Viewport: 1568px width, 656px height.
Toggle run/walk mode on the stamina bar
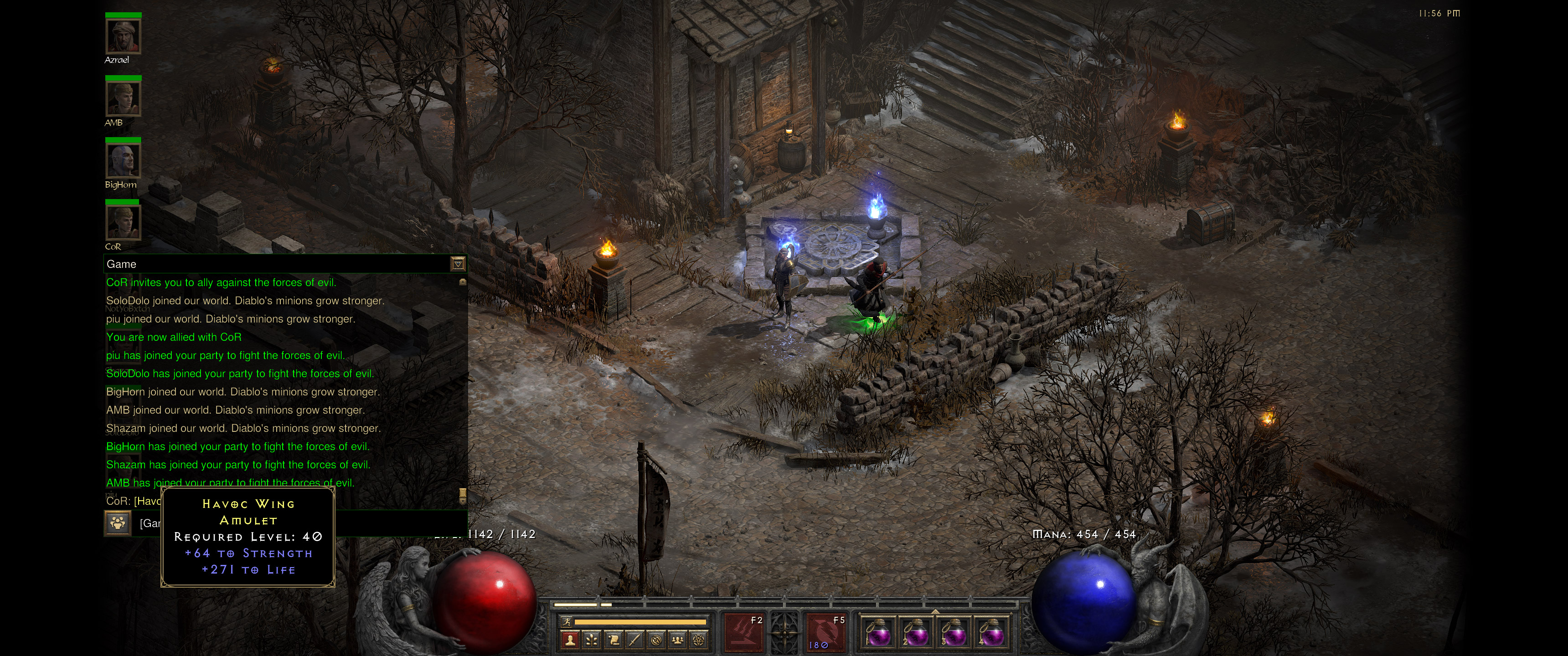coord(568,622)
